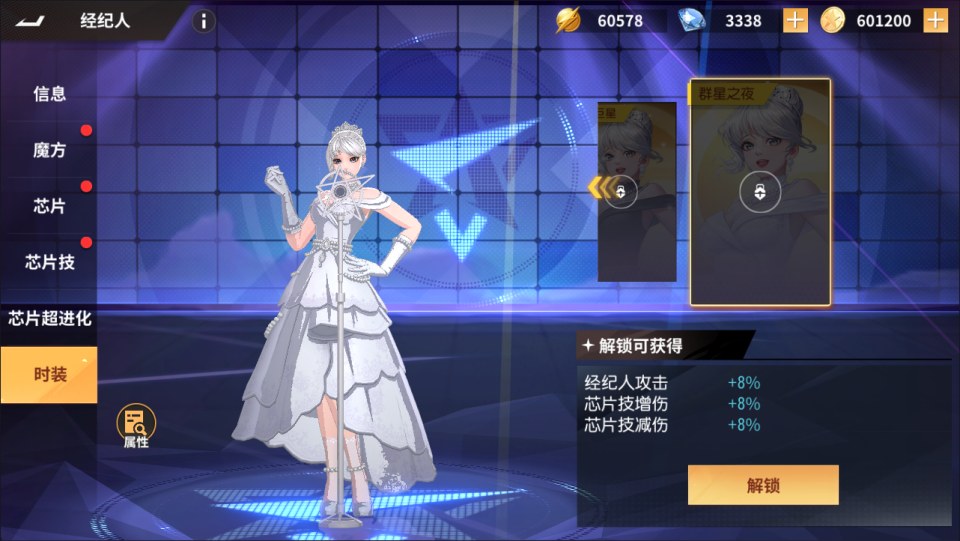Show the 属性 attributes panel
This screenshot has width=960, height=541.
pos(136,427)
